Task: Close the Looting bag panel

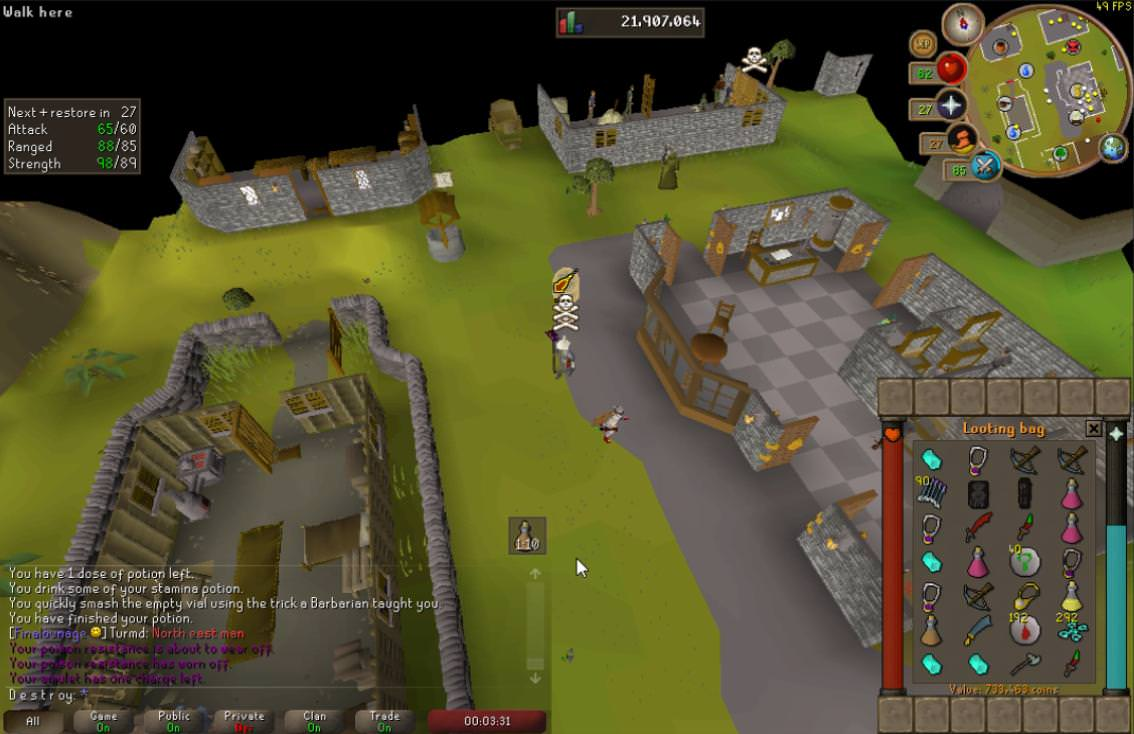Action: 1093,429
